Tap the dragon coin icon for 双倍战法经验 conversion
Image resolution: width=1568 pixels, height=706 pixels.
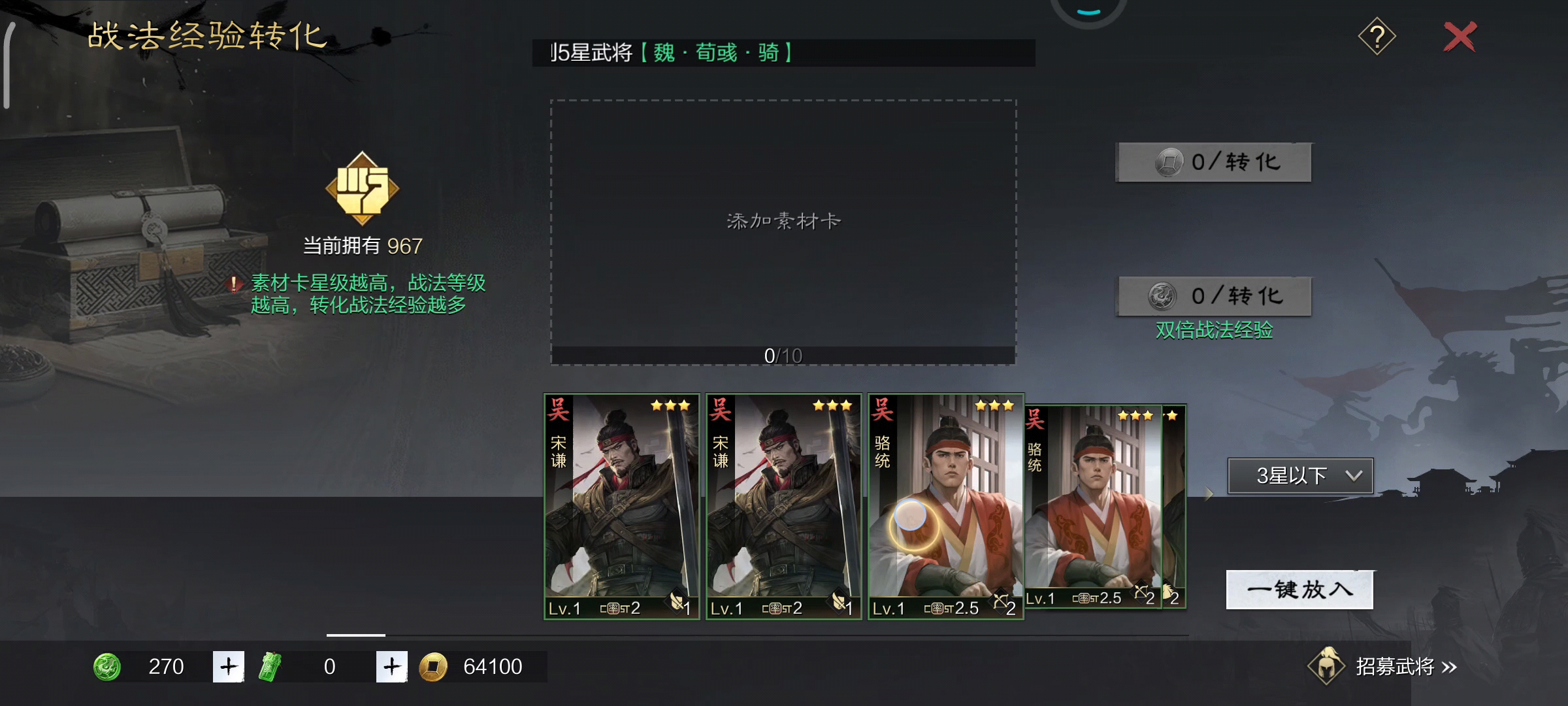[1161, 295]
